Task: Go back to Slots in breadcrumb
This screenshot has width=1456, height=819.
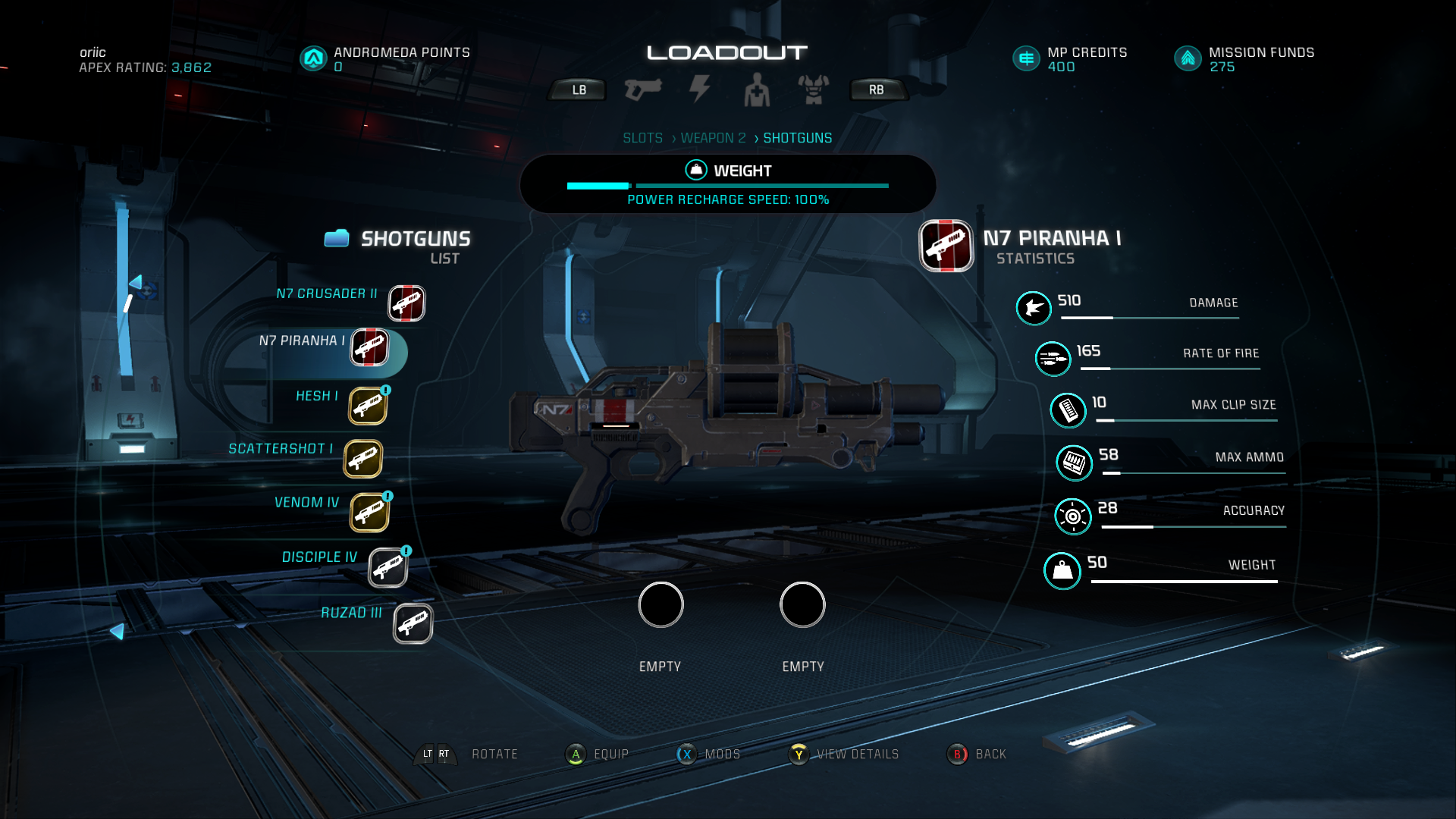Action: [x=642, y=138]
